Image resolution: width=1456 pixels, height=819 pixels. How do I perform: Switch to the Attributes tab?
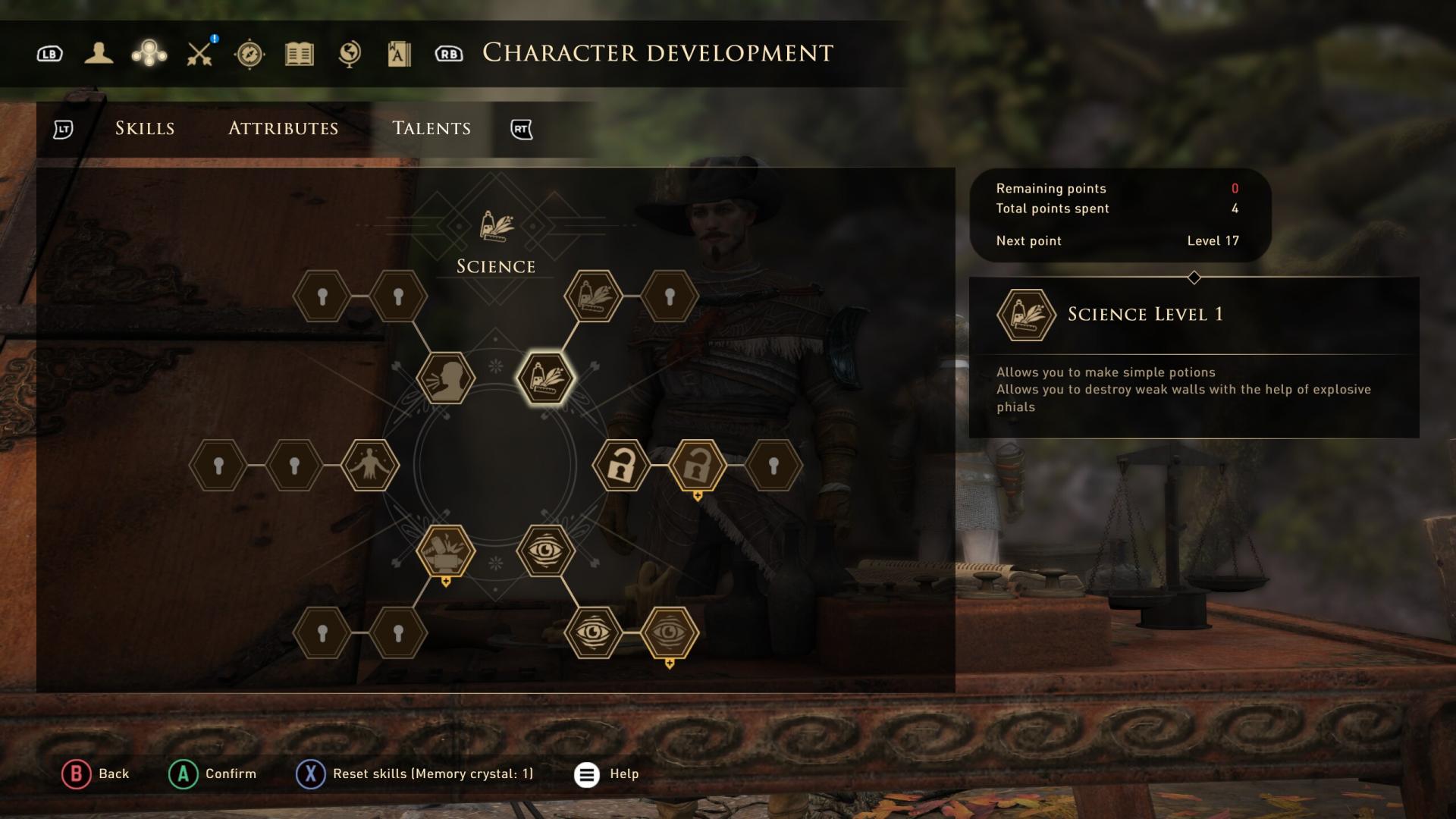click(283, 128)
